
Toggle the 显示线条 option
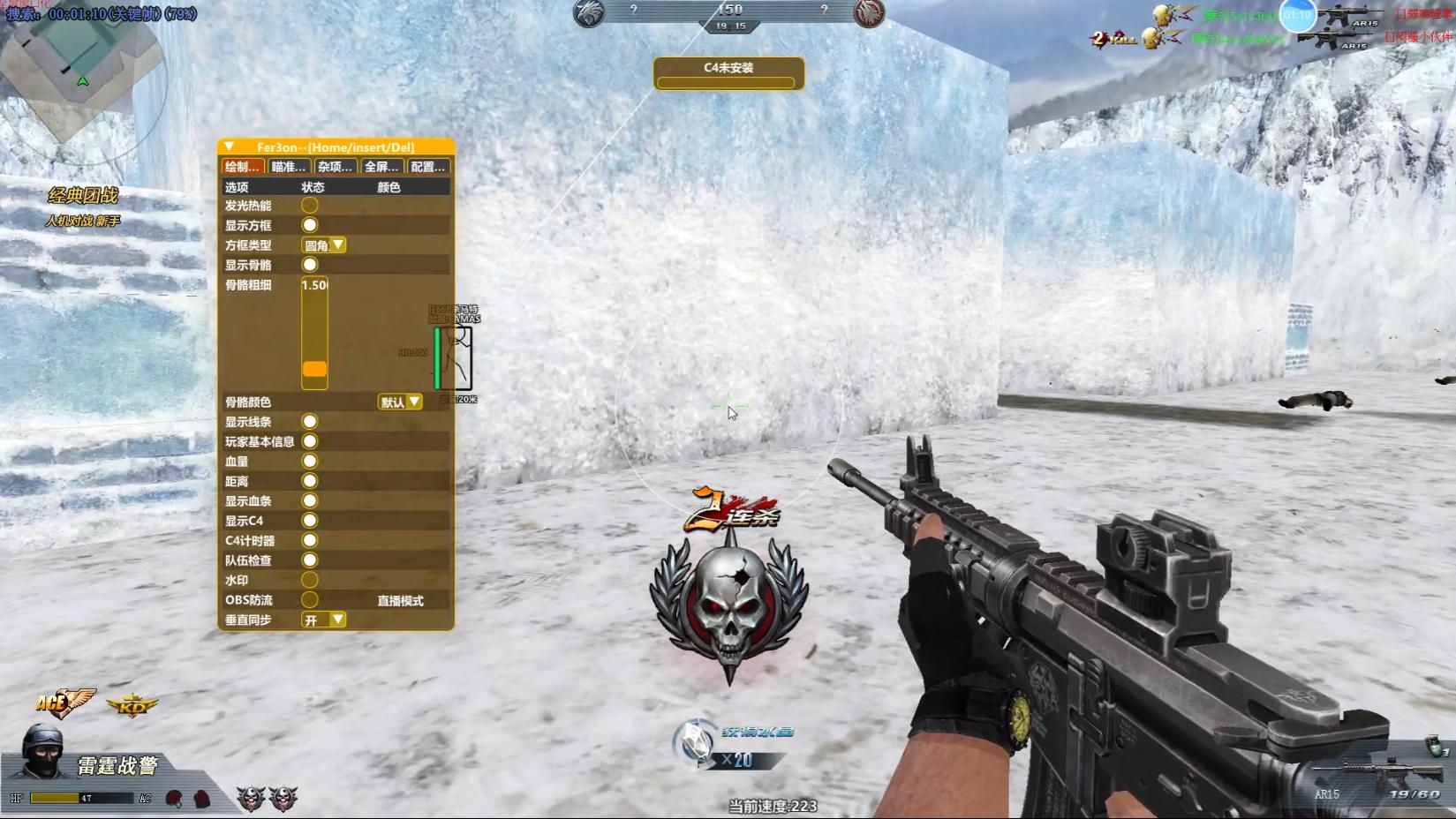coord(310,422)
